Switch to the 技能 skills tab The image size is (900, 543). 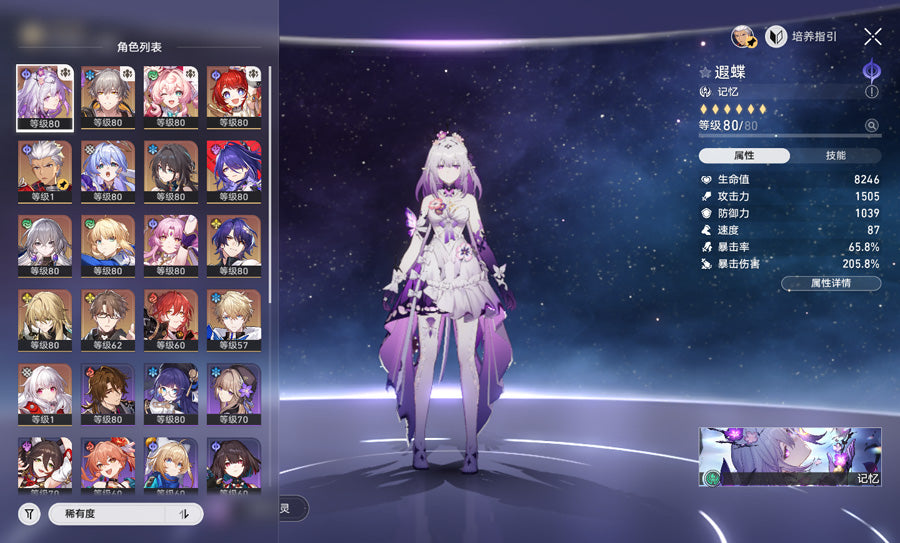point(835,156)
